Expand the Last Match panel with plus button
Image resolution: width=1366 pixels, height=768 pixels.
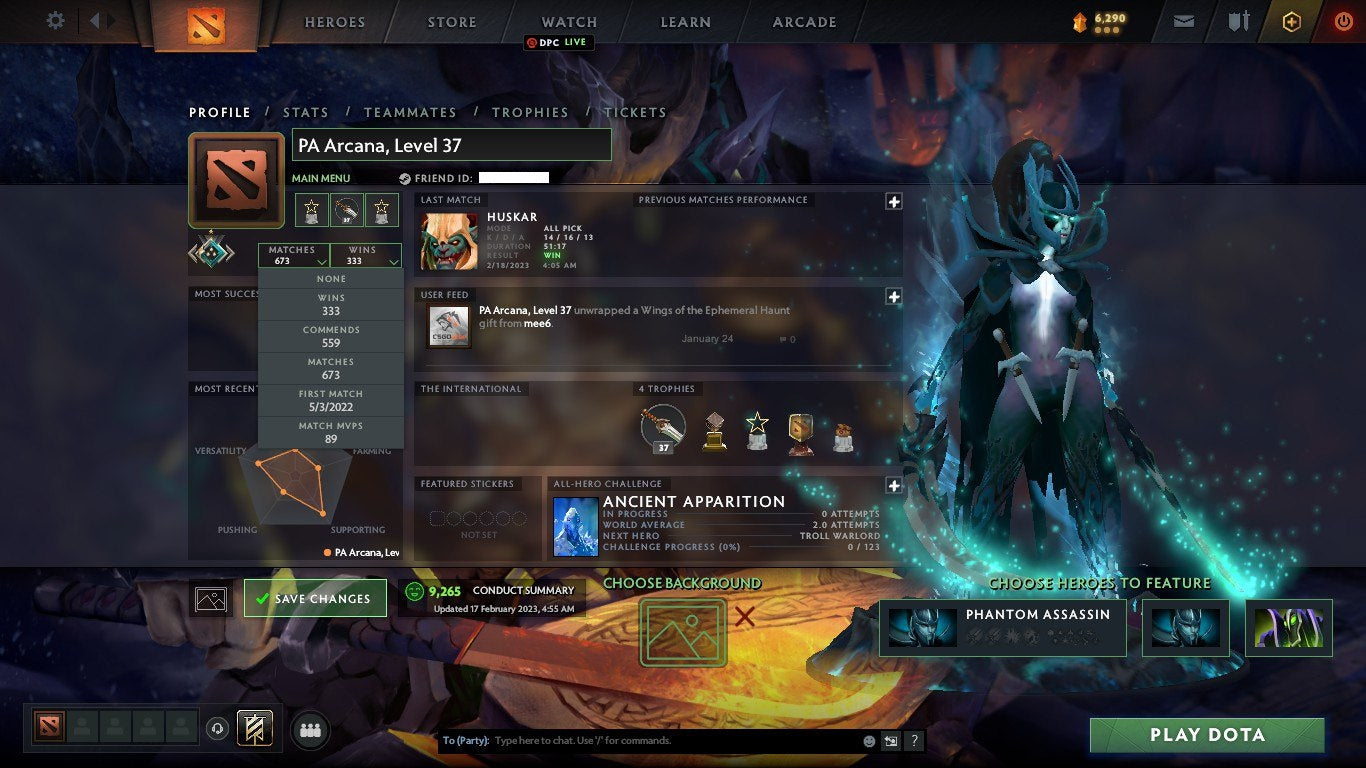(893, 201)
